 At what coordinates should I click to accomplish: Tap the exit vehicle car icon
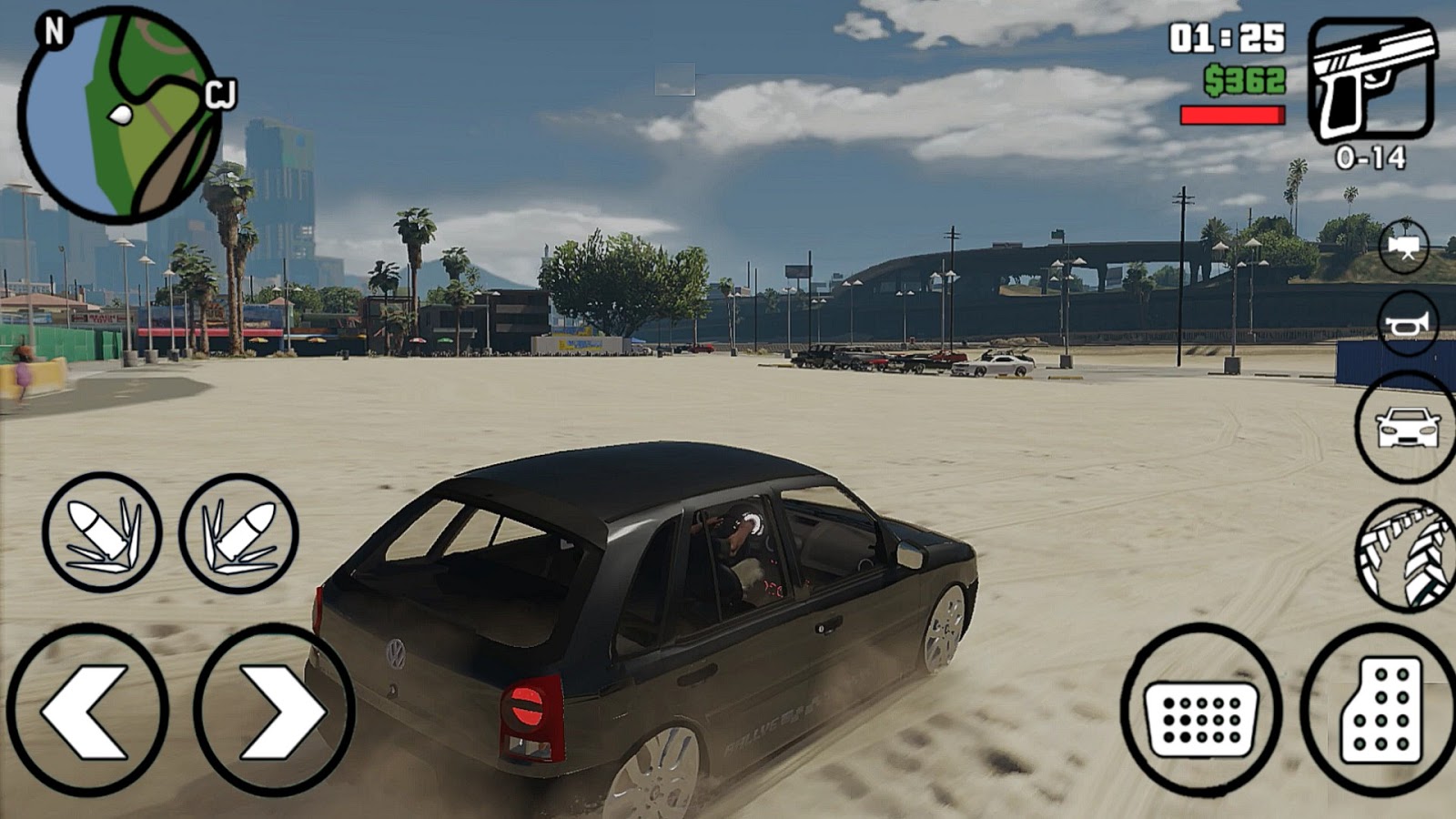[1407, 428]
